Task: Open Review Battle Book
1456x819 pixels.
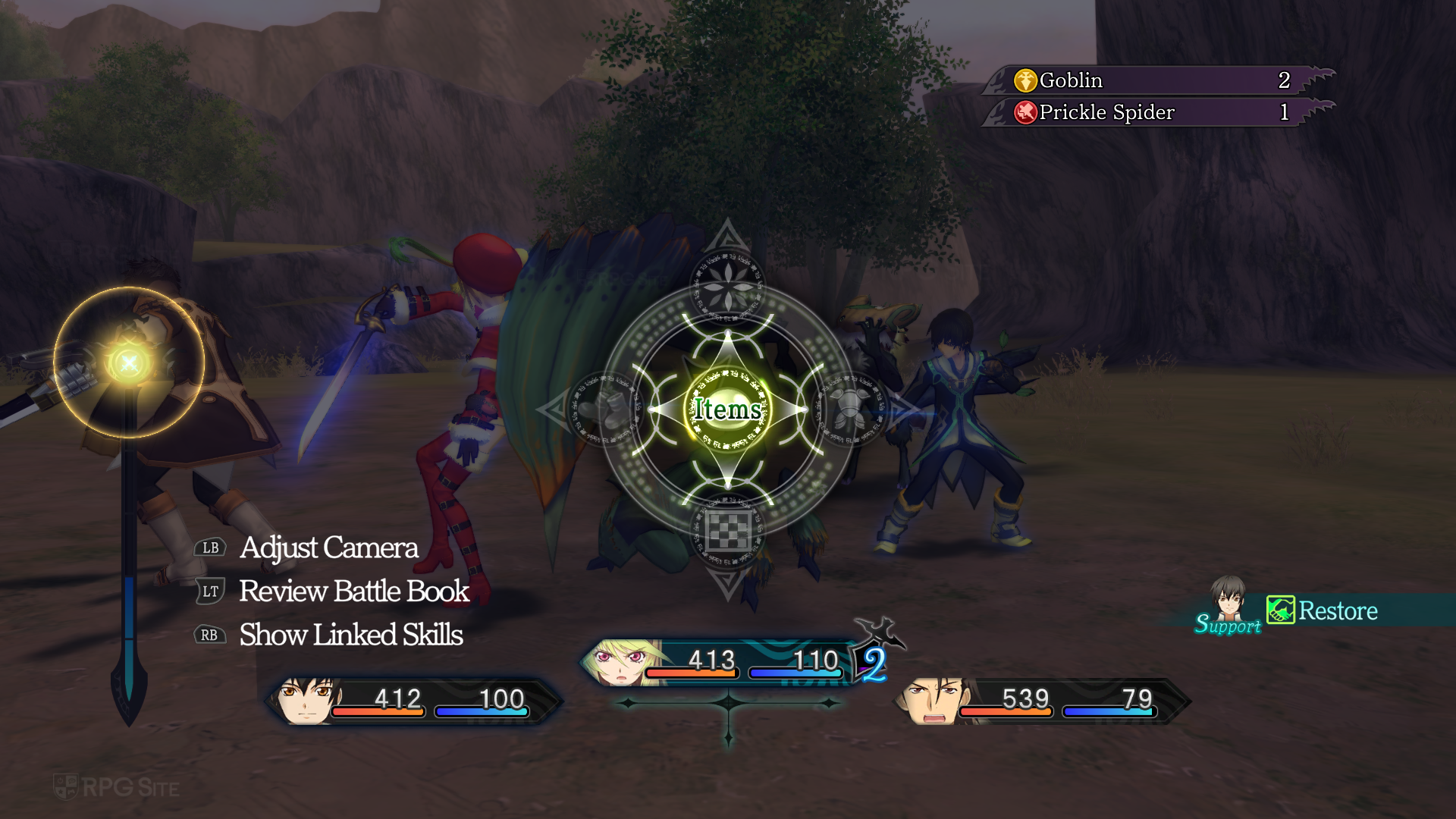Action: (x=354, y=591)
